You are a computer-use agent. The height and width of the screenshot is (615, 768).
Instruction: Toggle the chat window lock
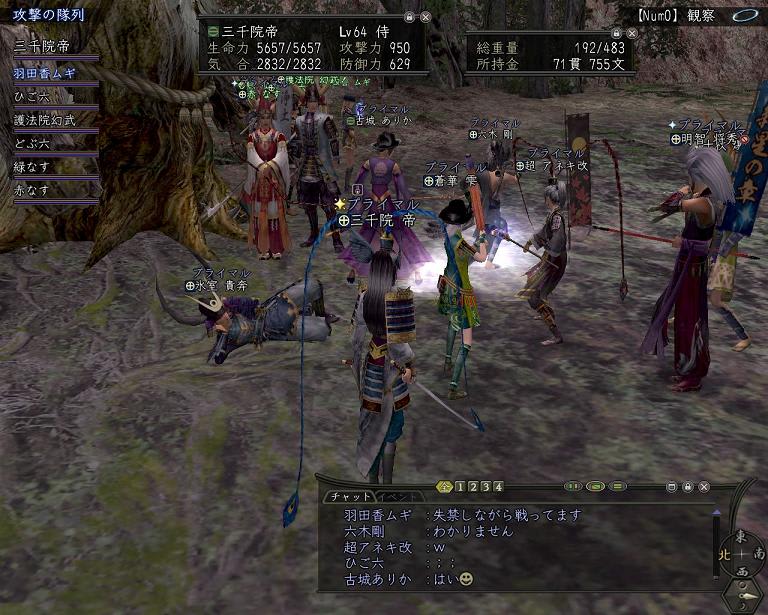pyautogui.click(x=687, y=487)
